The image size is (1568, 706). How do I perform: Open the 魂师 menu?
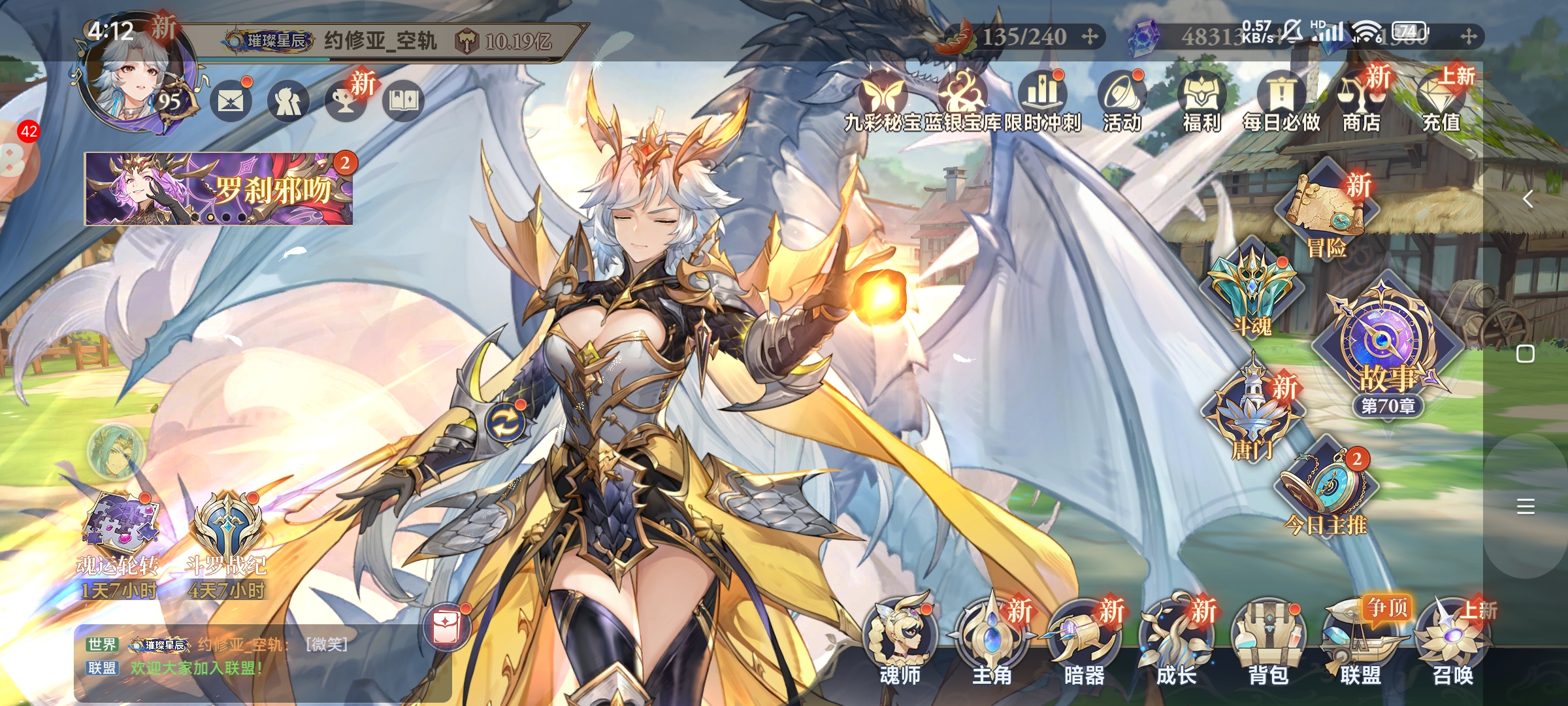click(x=900, y=639)
